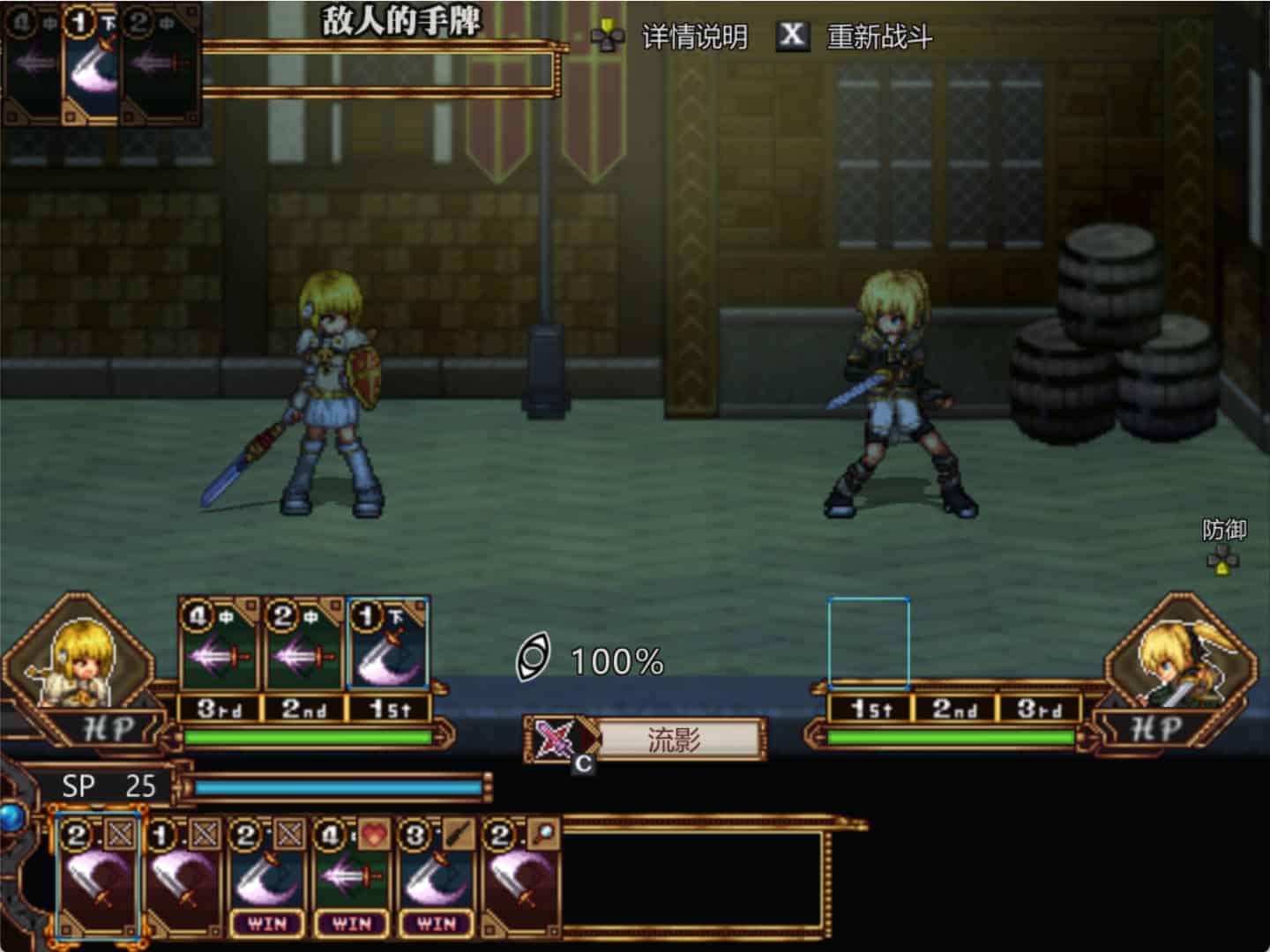Inspect the enemy's queued 3rd cost-4 thrust card
1270x952 pixels.
pyautogui.click(x=218, y=645)
